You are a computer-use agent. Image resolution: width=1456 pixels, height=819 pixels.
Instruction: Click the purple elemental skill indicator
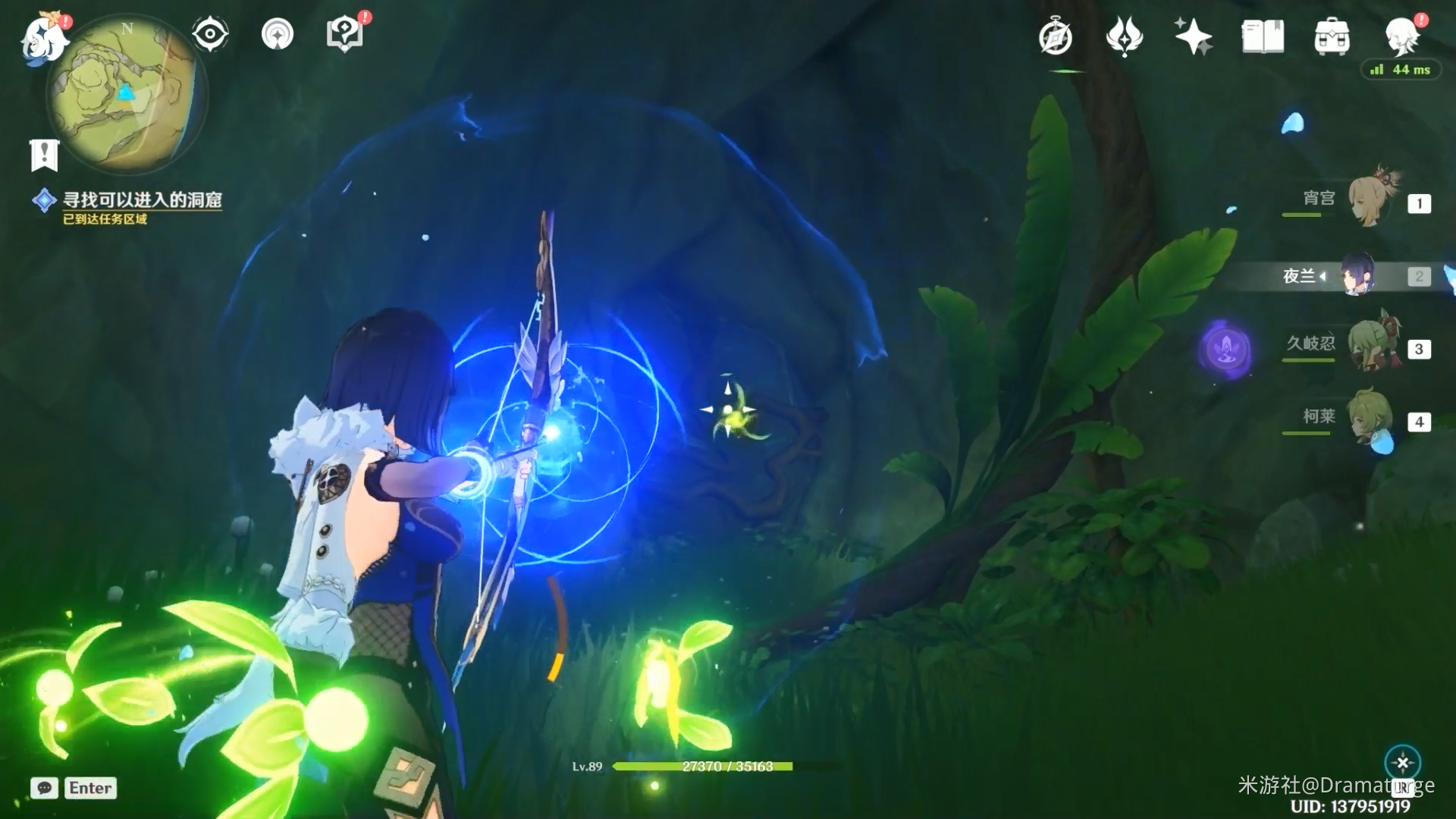coord(1226,349)
